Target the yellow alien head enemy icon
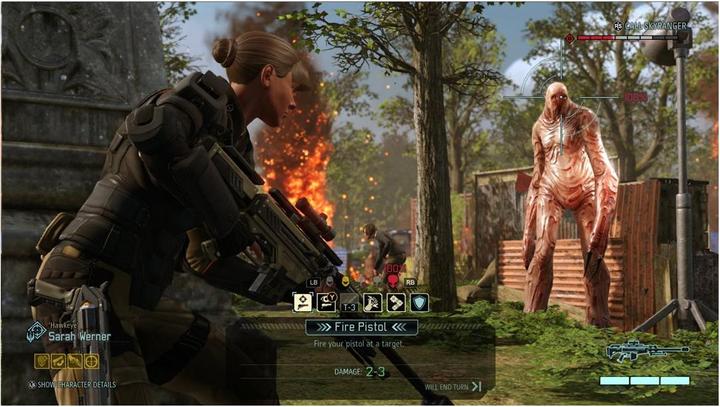Screen dimensions: 720x407 click(x=345, y=283)
